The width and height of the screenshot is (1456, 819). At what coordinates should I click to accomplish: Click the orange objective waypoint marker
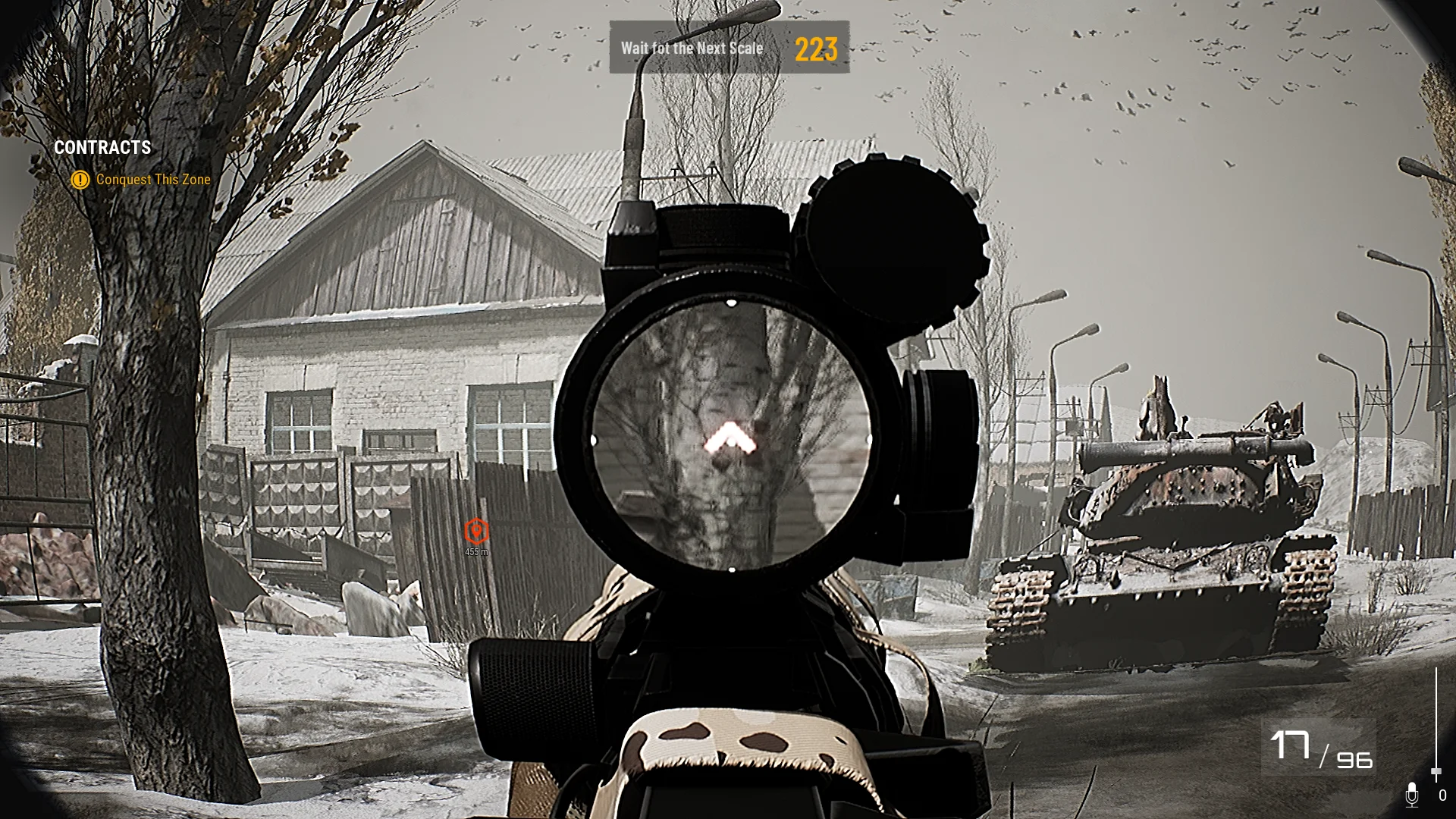tap(476, 530)
